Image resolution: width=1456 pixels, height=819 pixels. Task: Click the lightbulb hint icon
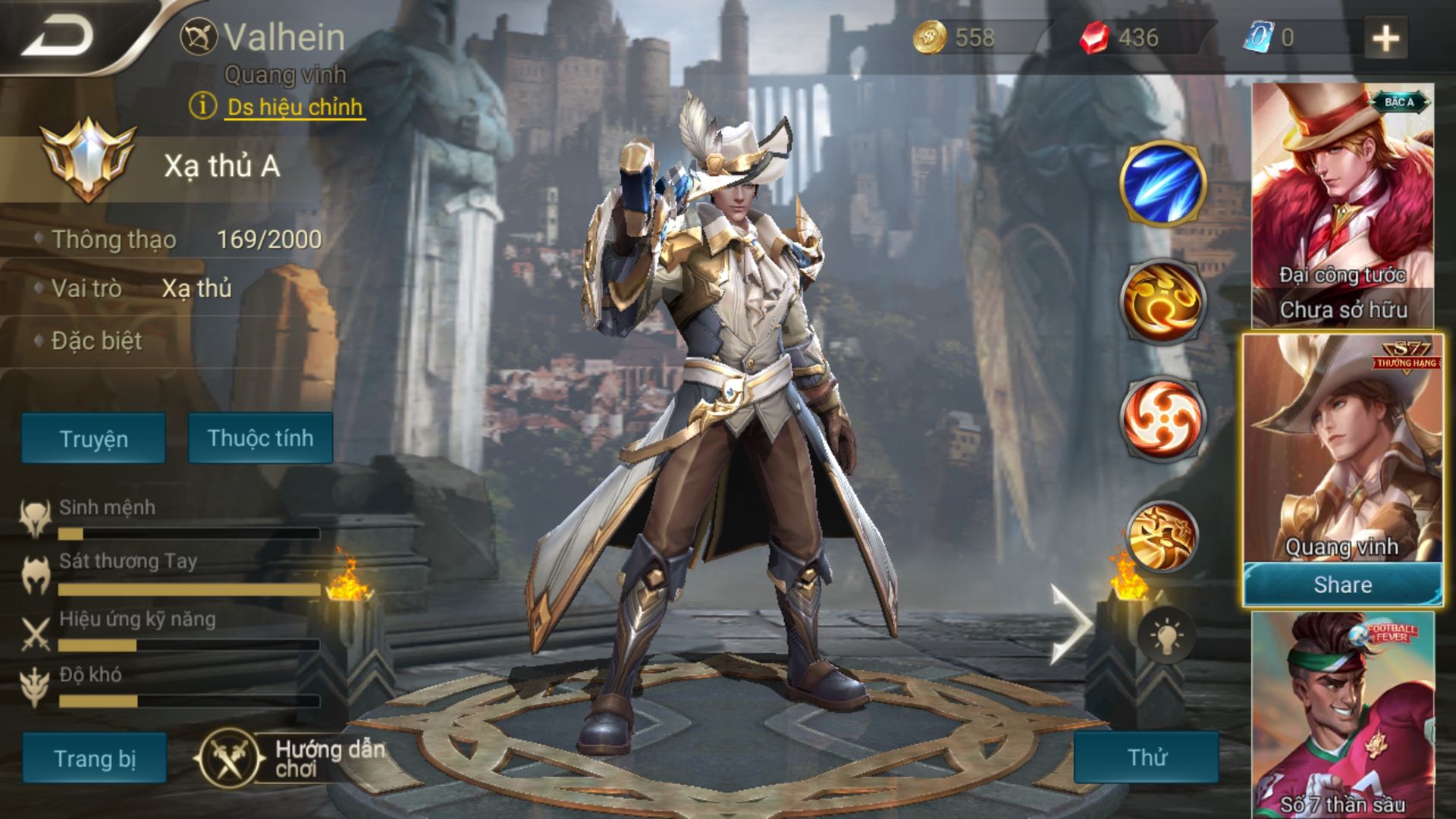pyautogui.click(x=1166, y=635)
